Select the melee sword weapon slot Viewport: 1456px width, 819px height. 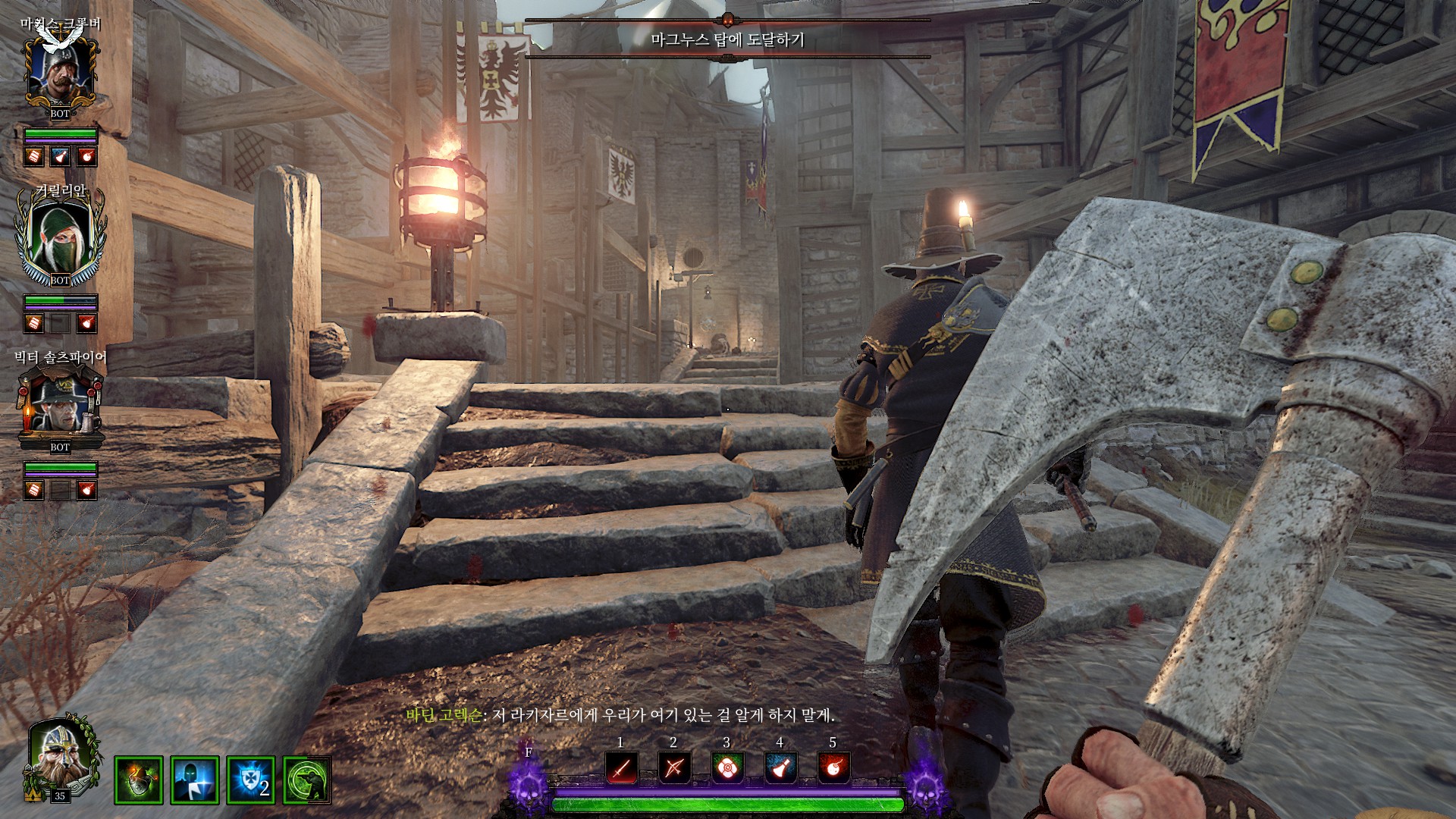(621, 769)
